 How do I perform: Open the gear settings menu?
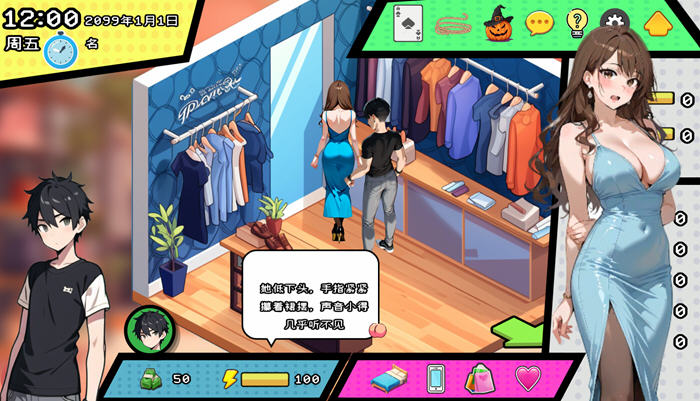coord(613,22)
